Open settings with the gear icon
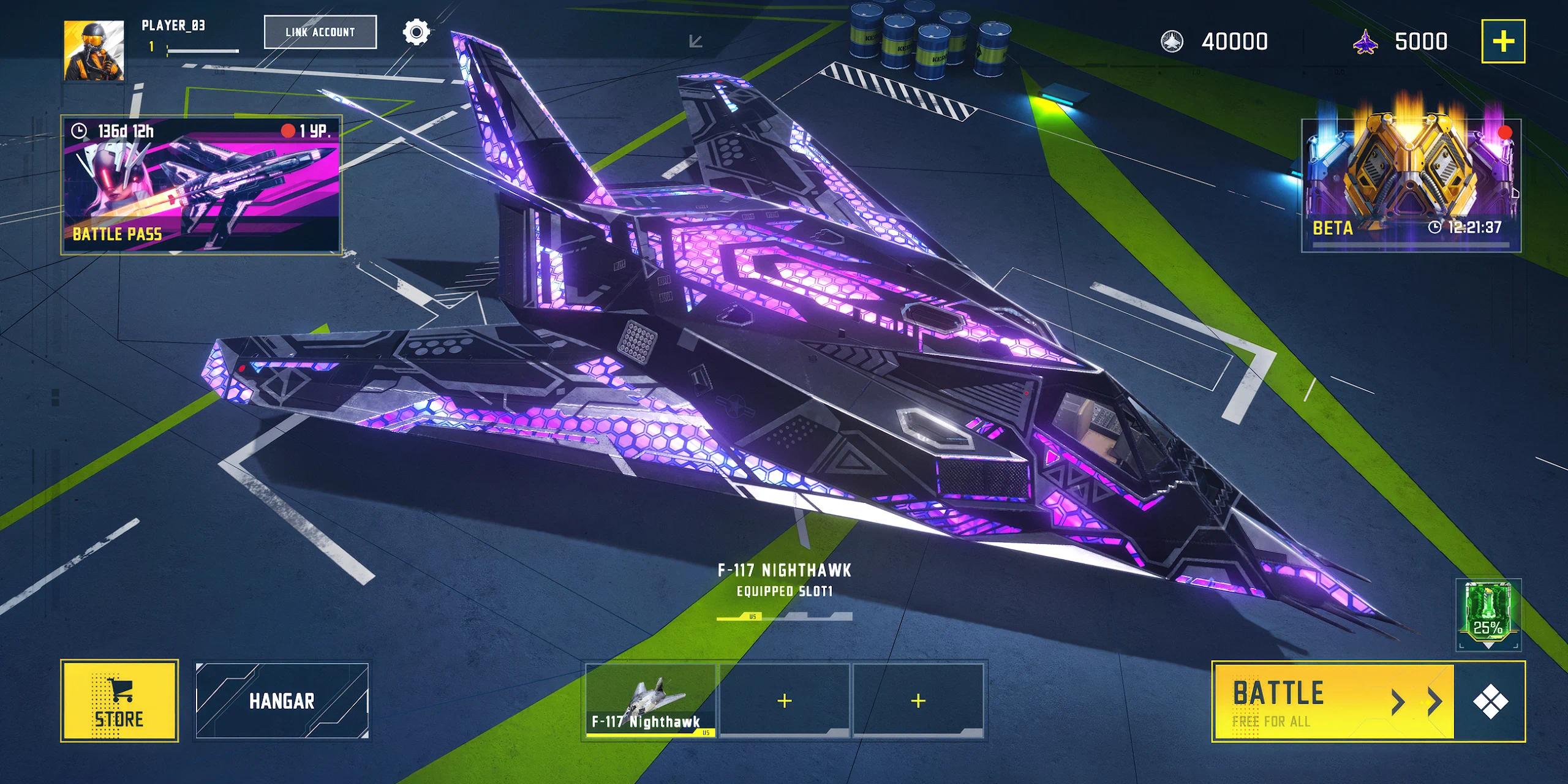The height and width of the screenshot is (784, 1568). pyautogui.click(x=417, y=32)
